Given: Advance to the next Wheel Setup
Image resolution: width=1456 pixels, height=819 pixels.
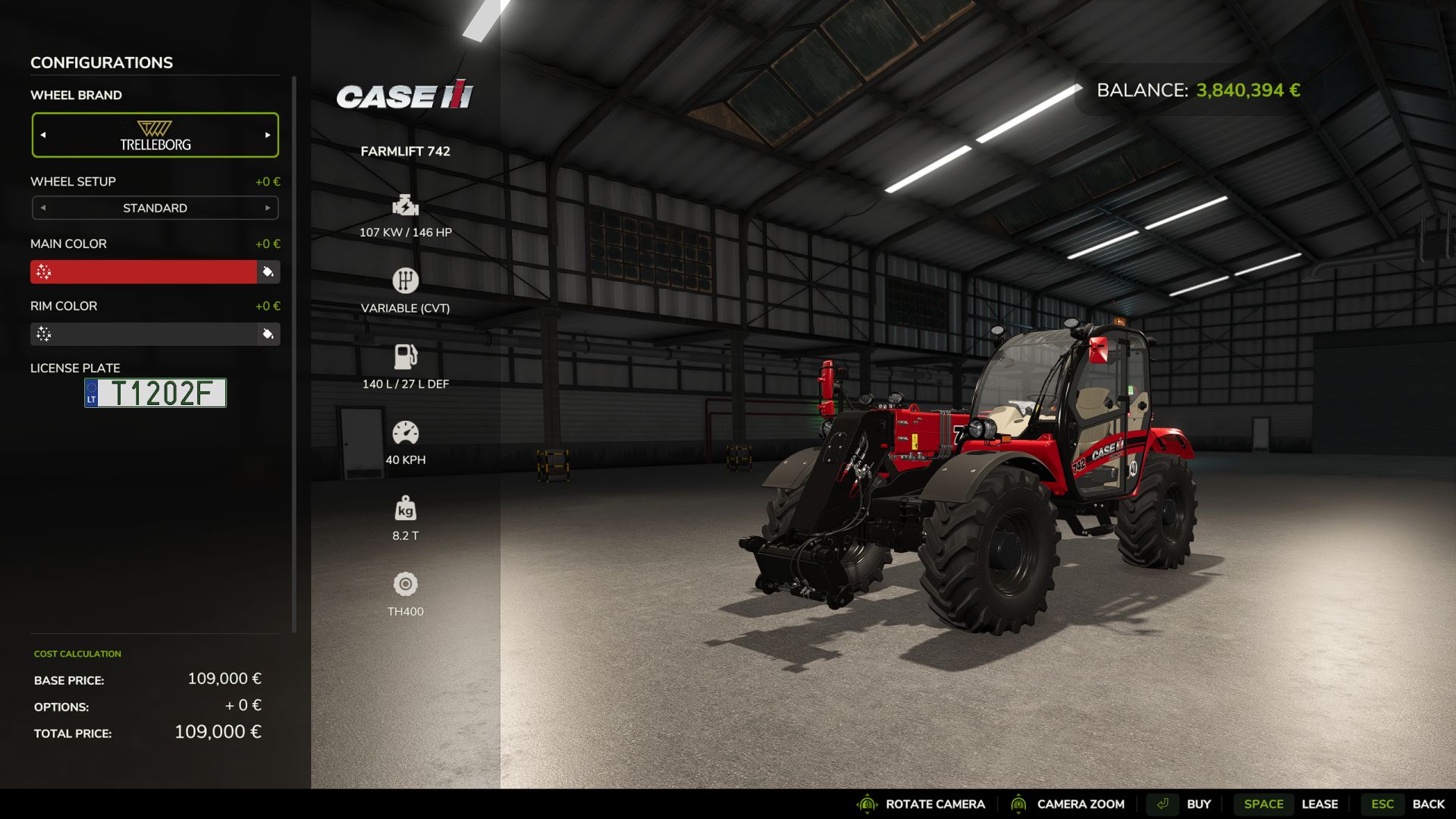Looking at the screenshot, I should pyautogui.click(x=267, y=207).
